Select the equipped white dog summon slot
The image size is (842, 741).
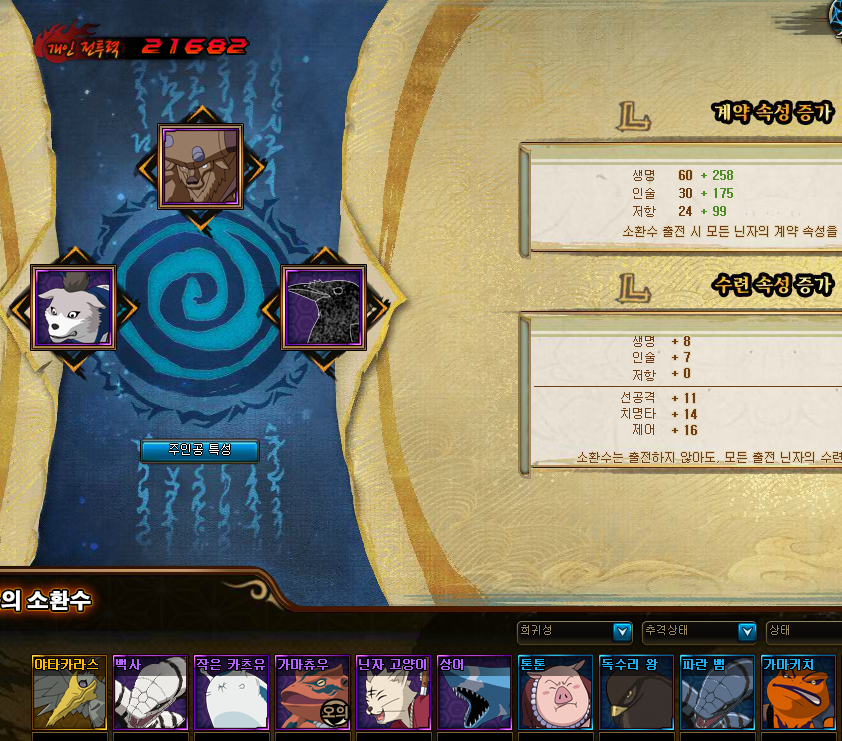click(x=74, y=307)
